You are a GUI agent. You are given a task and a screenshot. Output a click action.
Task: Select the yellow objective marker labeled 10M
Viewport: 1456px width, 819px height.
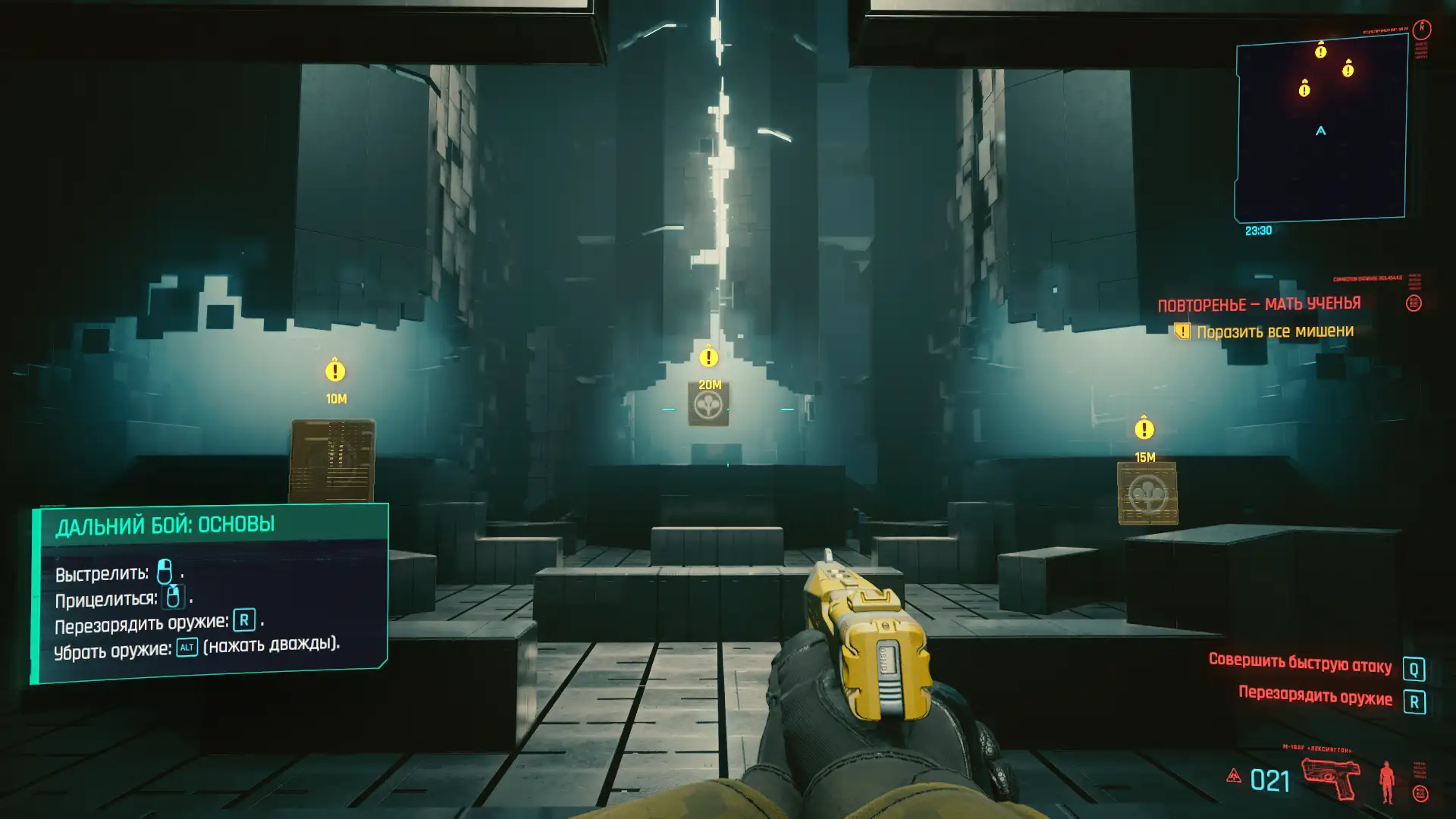point(335,371)
